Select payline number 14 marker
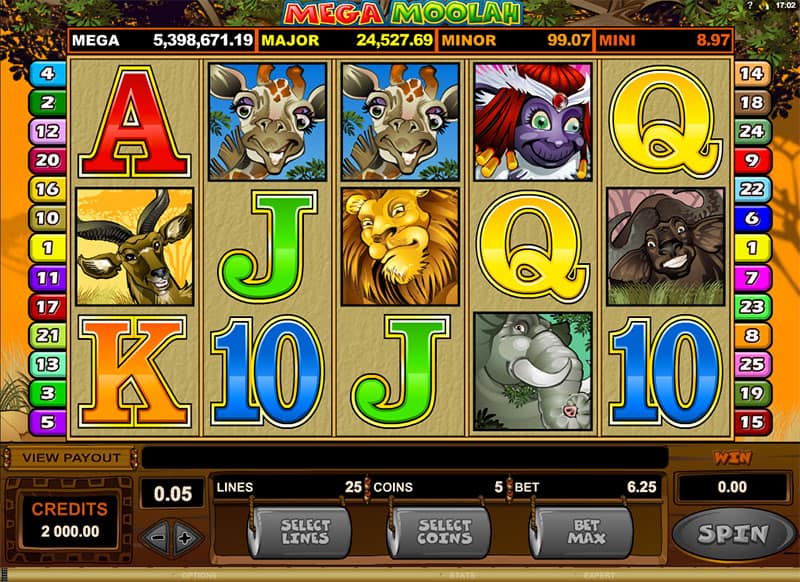The image size is (800, 582). tap(750, 73)
